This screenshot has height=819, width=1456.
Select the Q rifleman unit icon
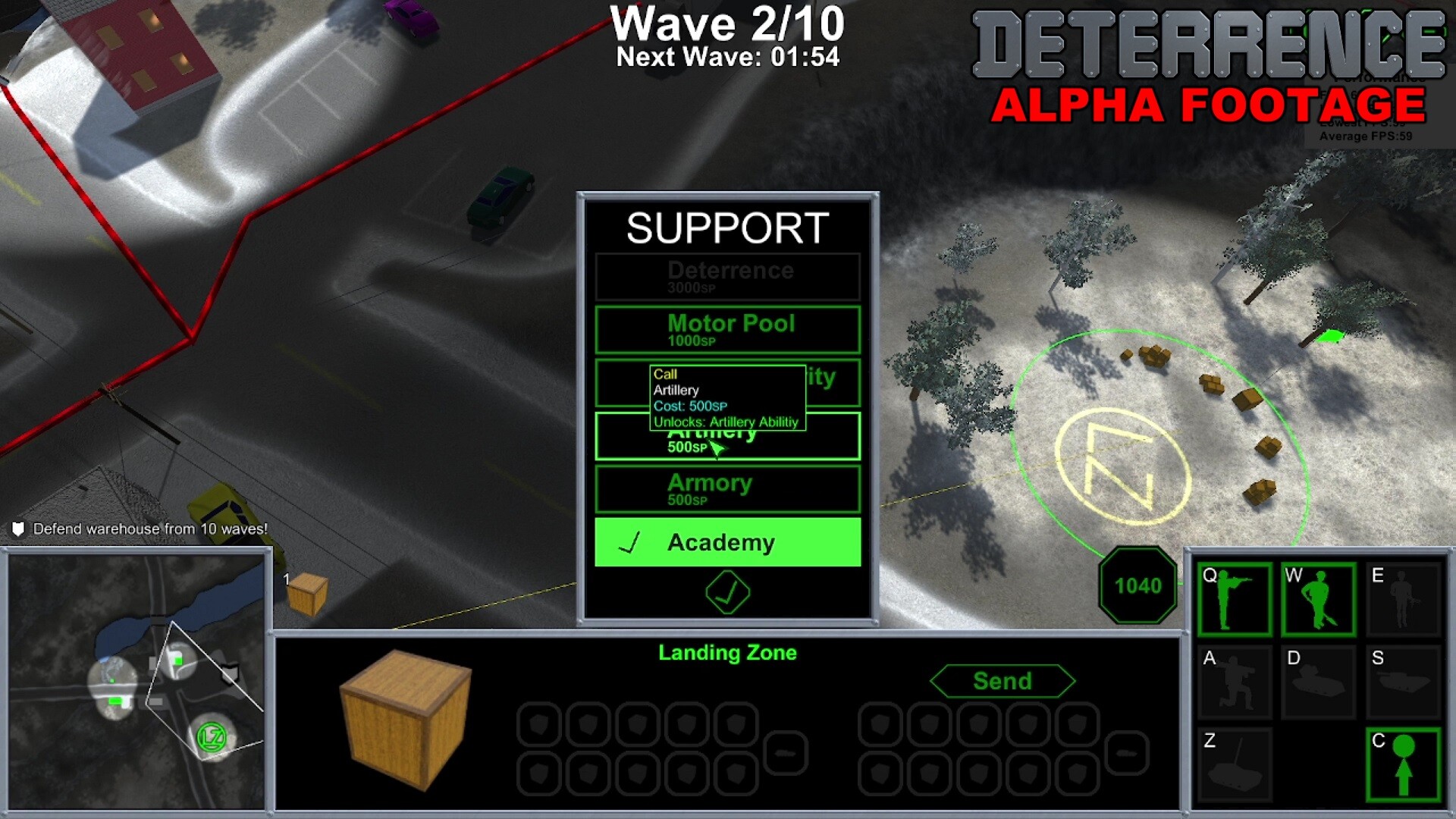point(1235,599)
